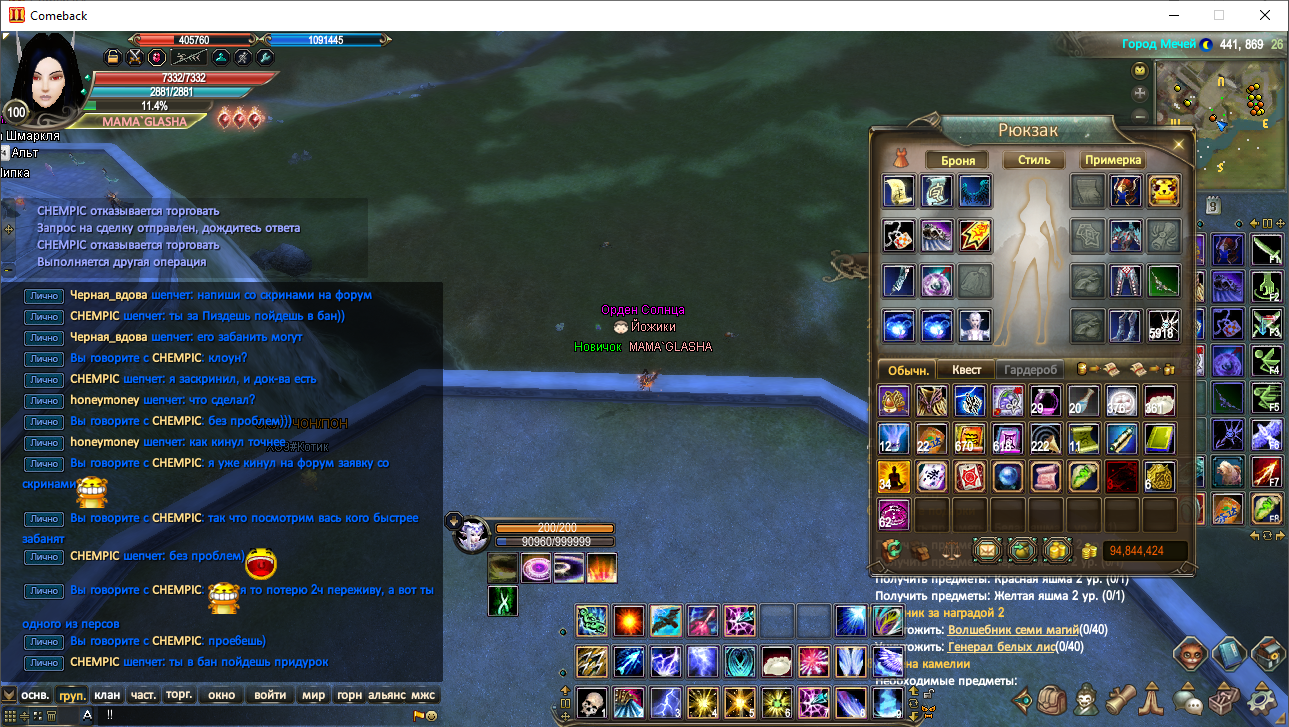Open the rewards treasure chest icon
The height and width of the screenshot is (727, 1289).
1264,654
